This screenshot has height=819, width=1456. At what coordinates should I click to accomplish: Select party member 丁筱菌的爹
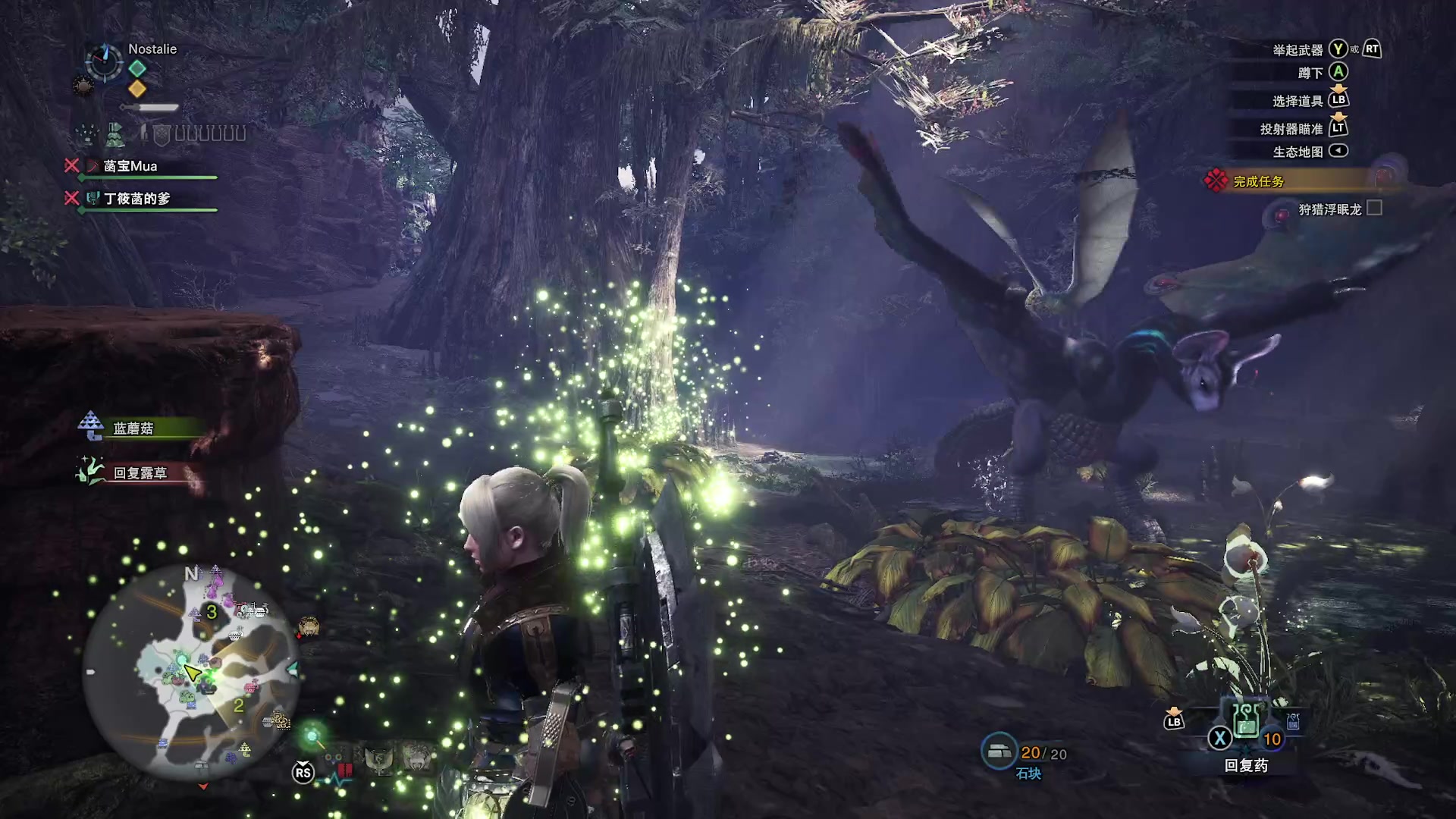[x=136, y=199]
